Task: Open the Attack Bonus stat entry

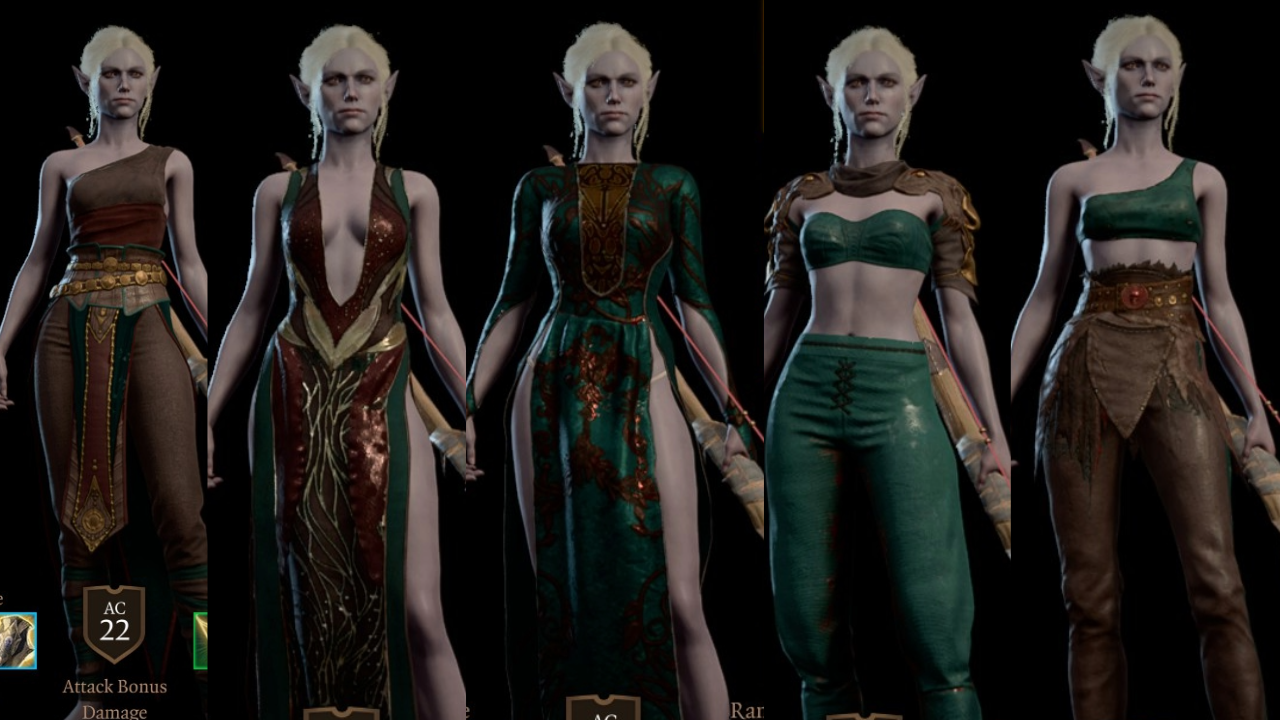Action: click(113, 687)
